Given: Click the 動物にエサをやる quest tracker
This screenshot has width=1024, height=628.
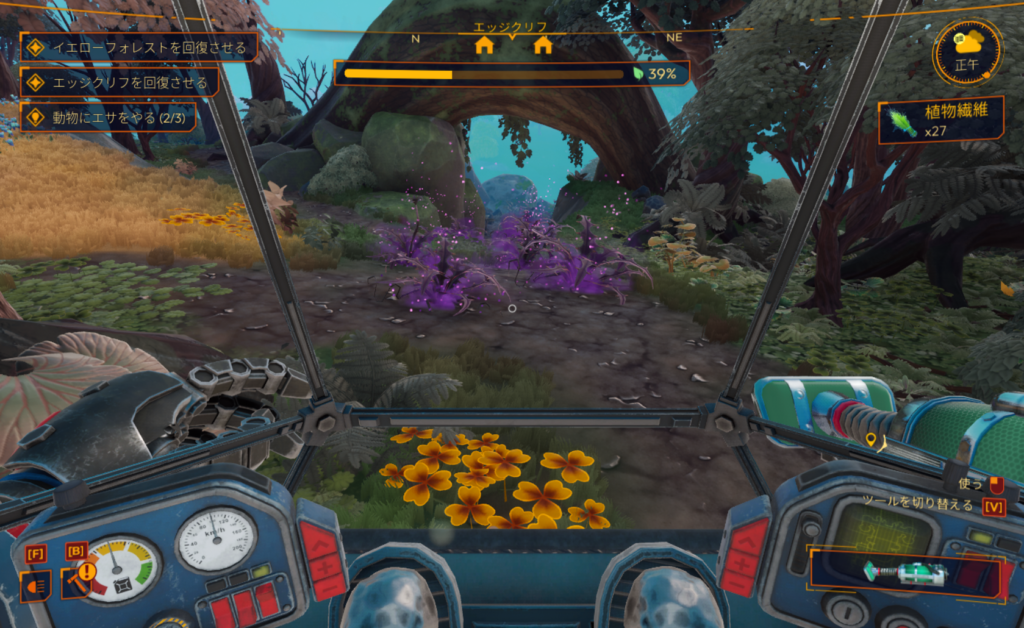Looking at the screenshot, I should 109,117.
